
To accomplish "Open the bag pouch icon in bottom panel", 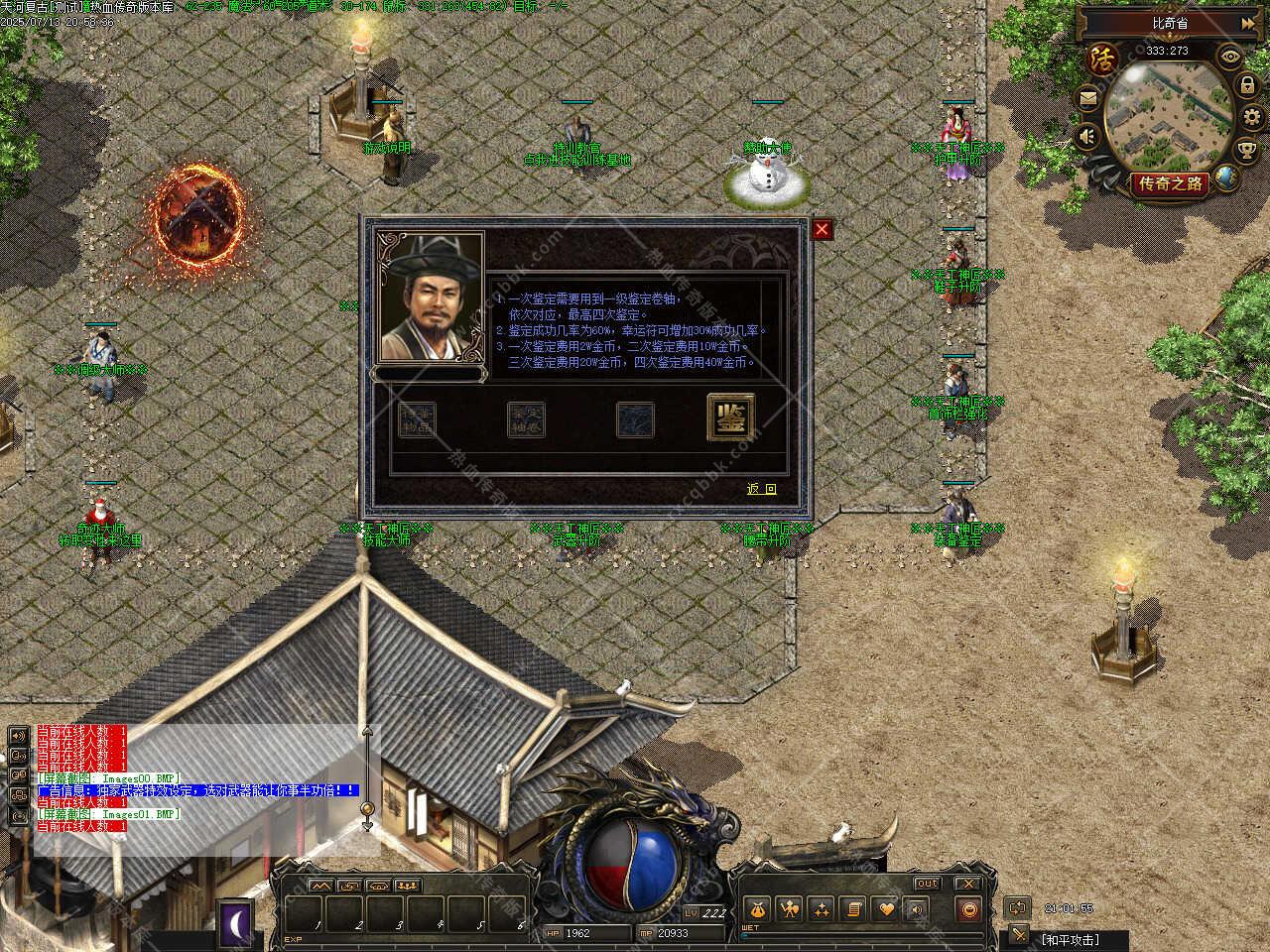I will pyautogui.click(x=757, y=909).
